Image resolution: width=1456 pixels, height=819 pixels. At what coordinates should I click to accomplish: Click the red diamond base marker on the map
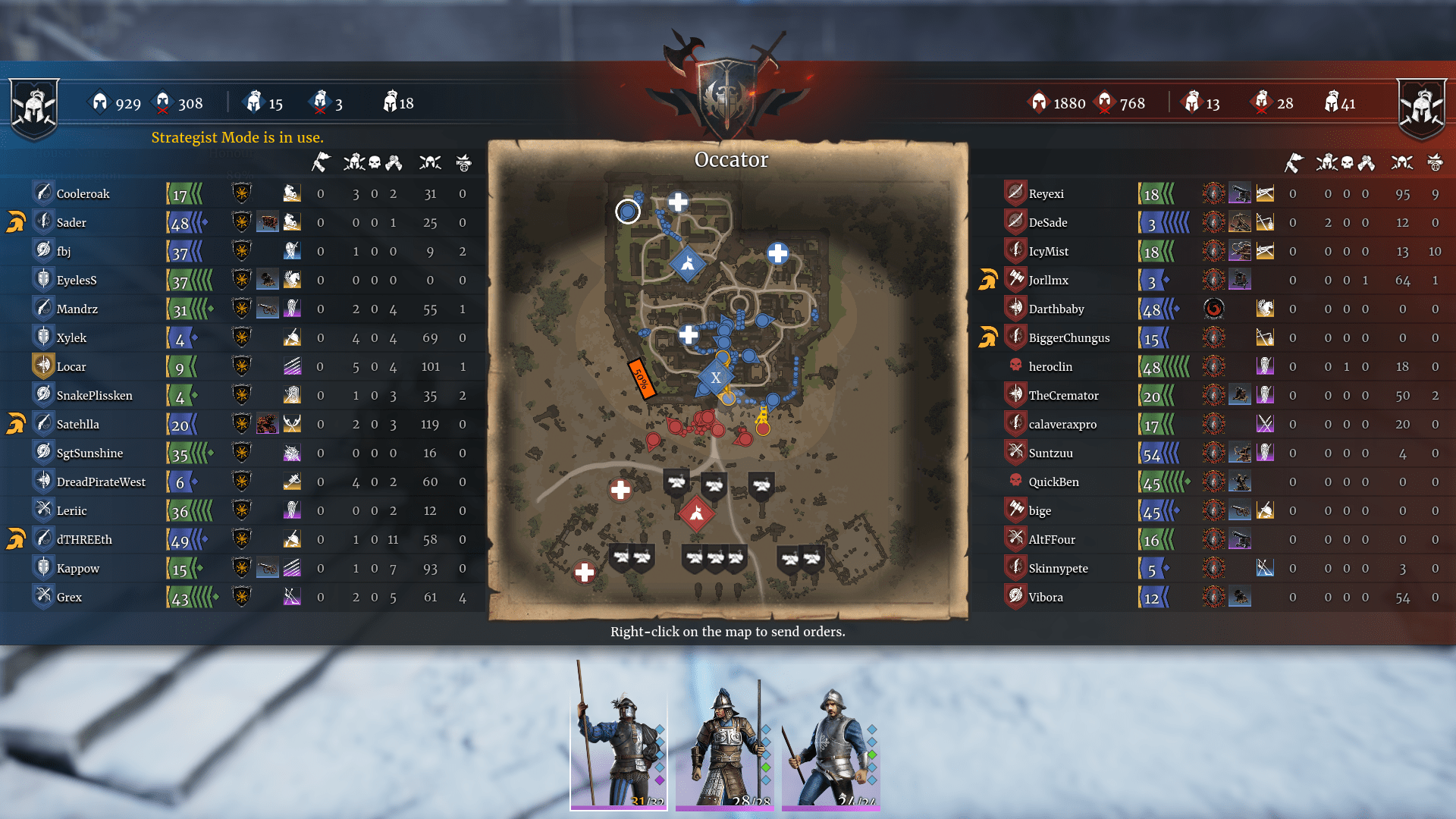click(x=696, y=514)
